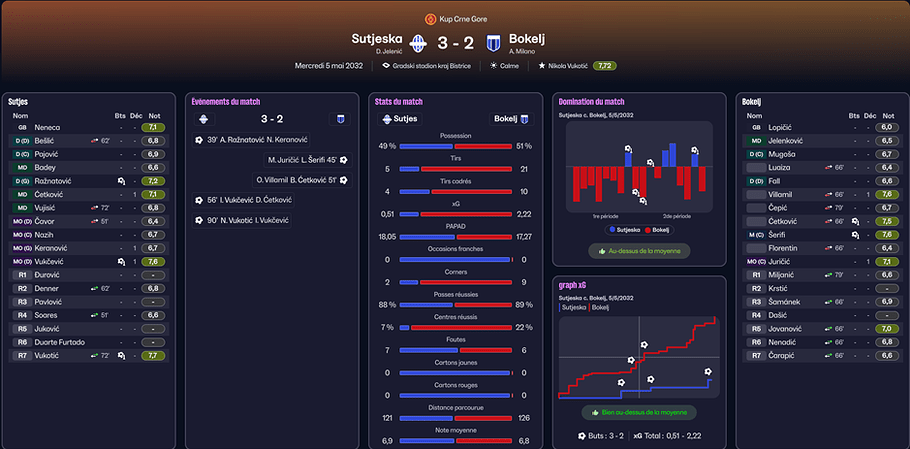910x449 pixels.
Task: Open Jovanović's row on the Bokelj bench
Action: tap(787, 328)
